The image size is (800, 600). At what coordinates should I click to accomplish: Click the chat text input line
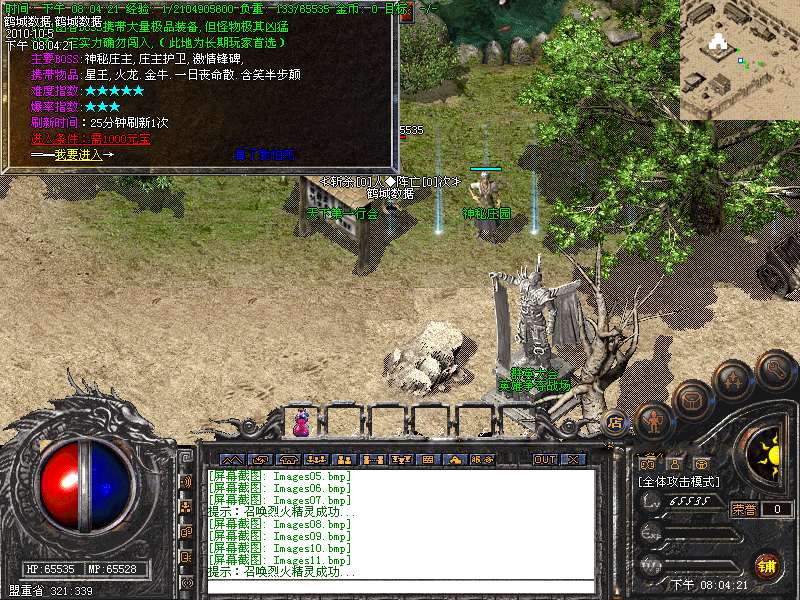tap(400, 587)
